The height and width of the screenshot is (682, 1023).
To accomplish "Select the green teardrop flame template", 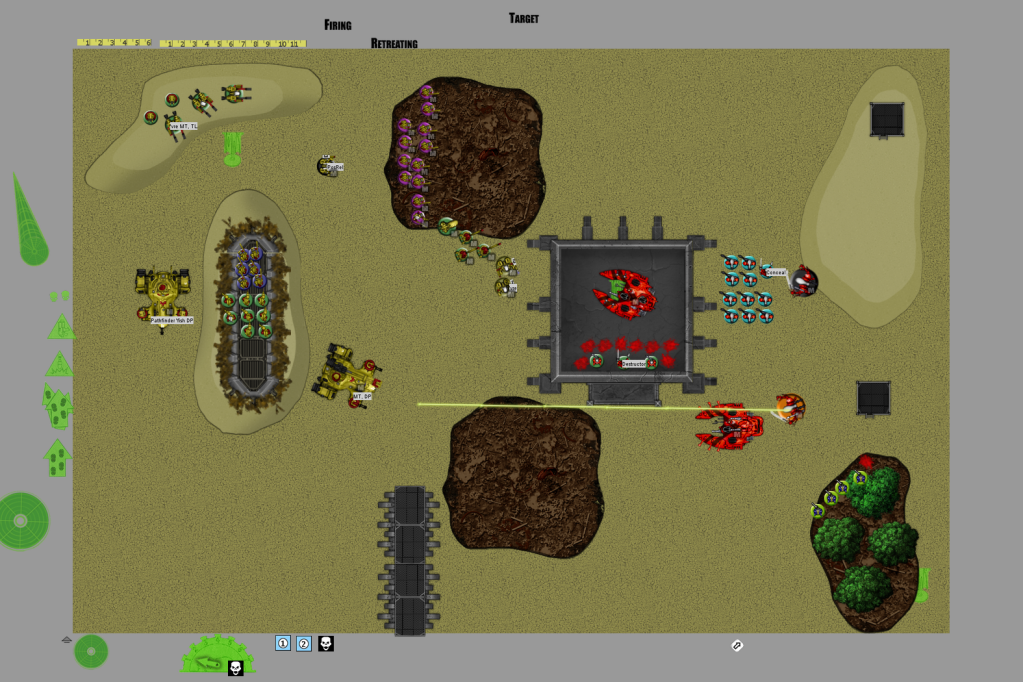I will [28, 223].
